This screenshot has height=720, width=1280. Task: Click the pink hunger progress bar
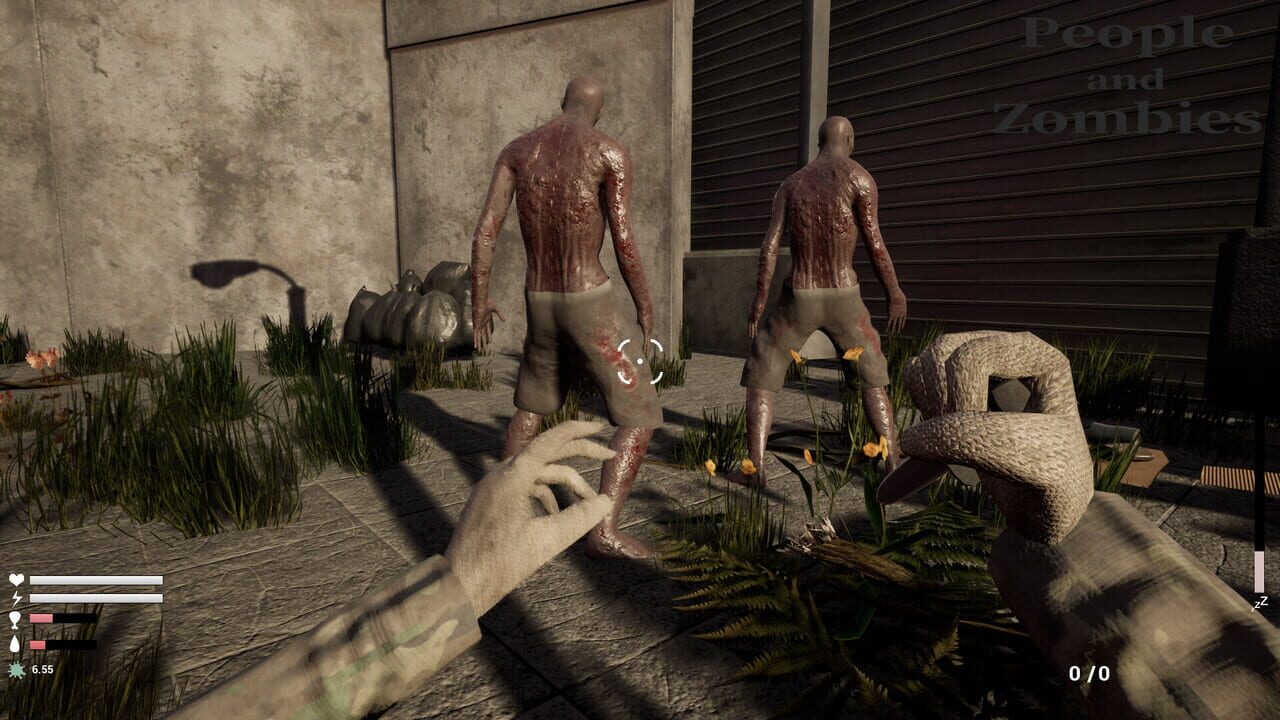point(40,618)
